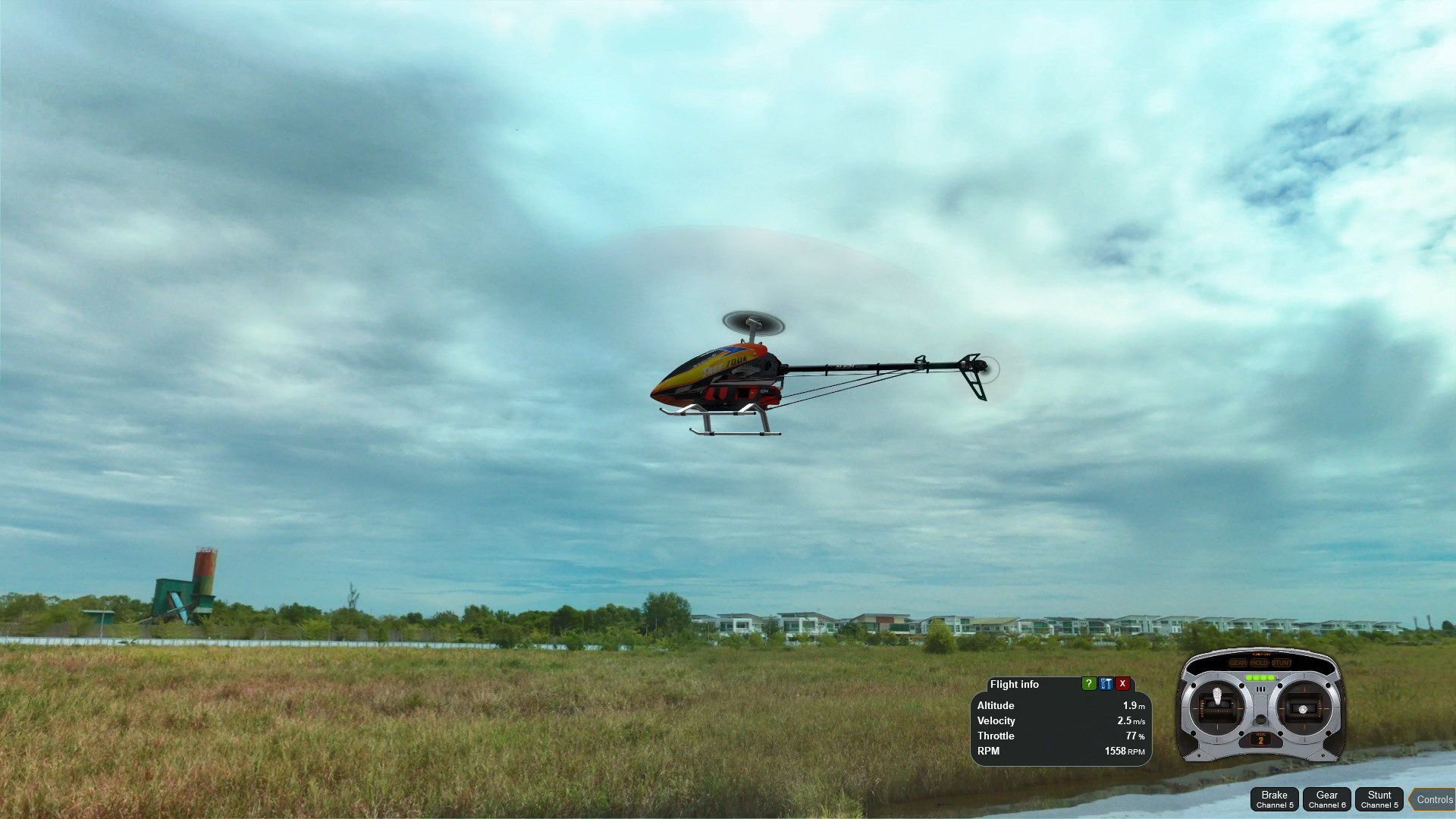Open Flight info help with the question mark icon

coord(1089,684)
